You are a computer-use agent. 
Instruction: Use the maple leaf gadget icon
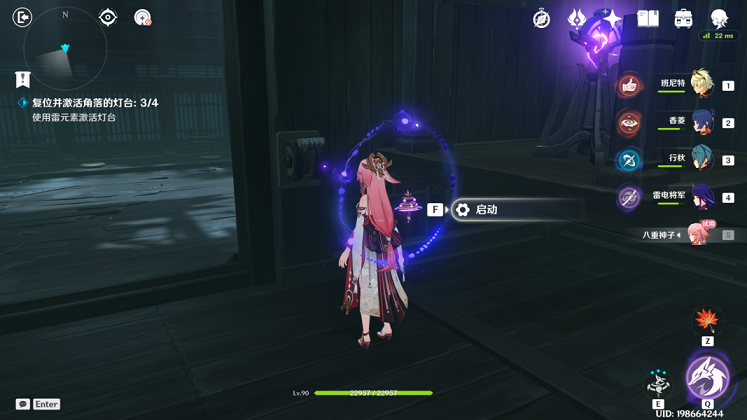[707, 321]
